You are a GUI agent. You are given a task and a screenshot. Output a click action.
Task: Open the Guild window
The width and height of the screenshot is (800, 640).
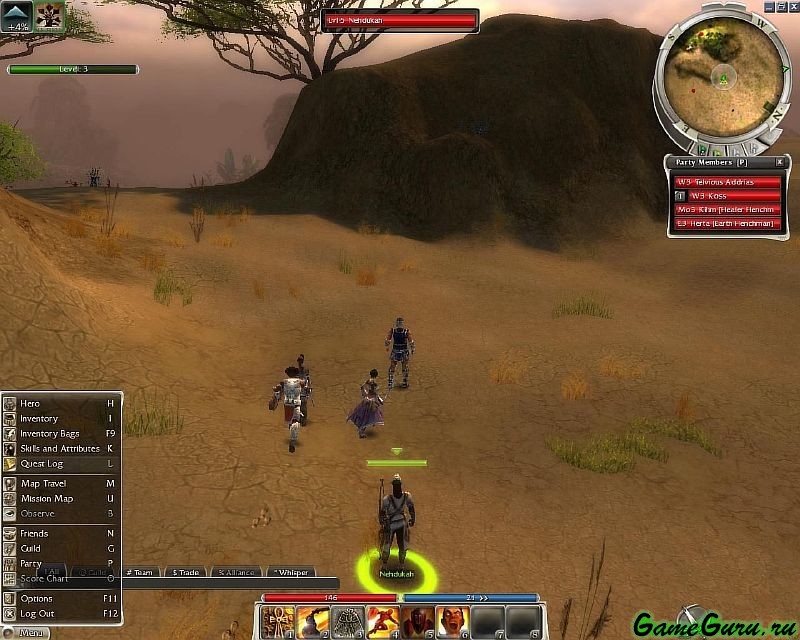30,548
